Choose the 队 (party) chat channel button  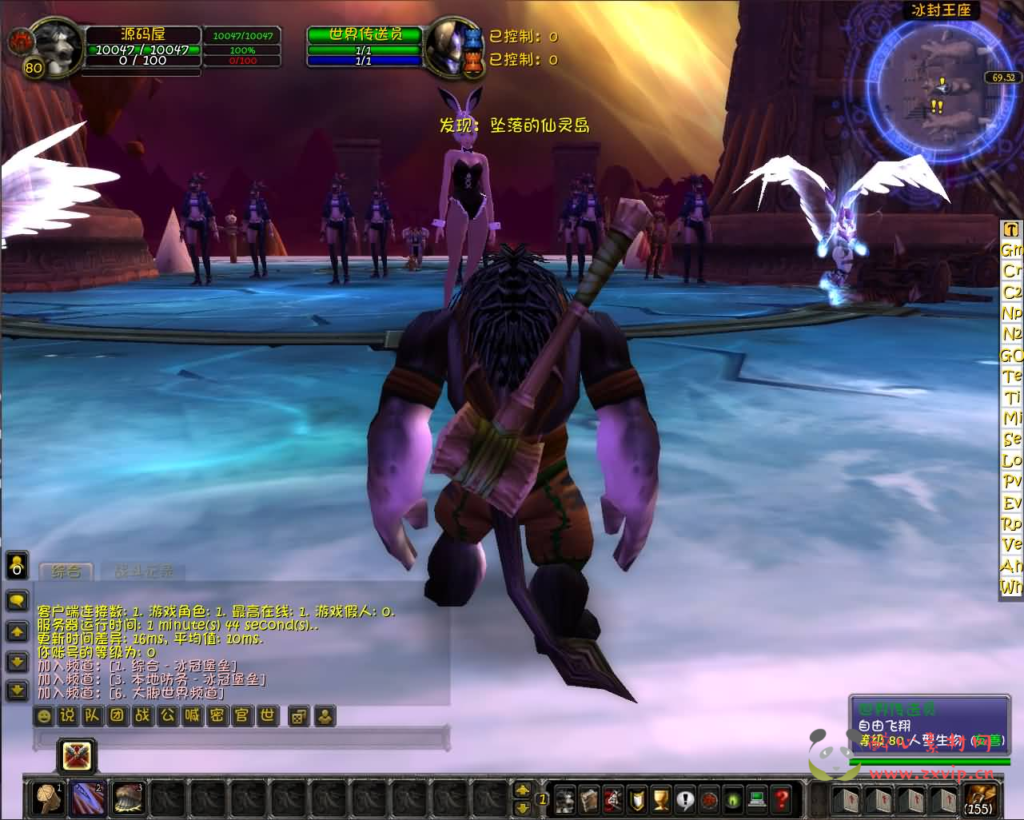click(92, 716)
